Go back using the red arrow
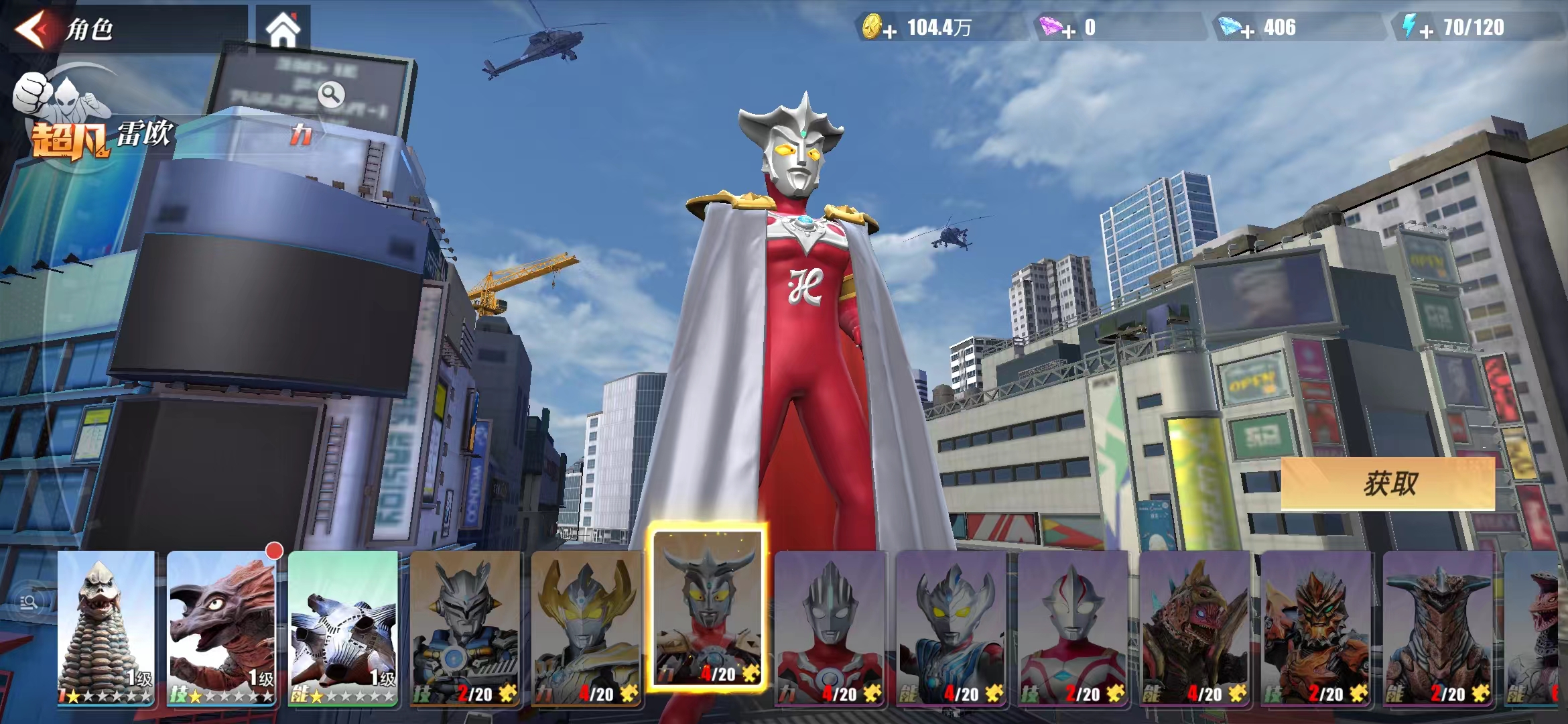This screenshot has height=724, width=1568. 32,29
